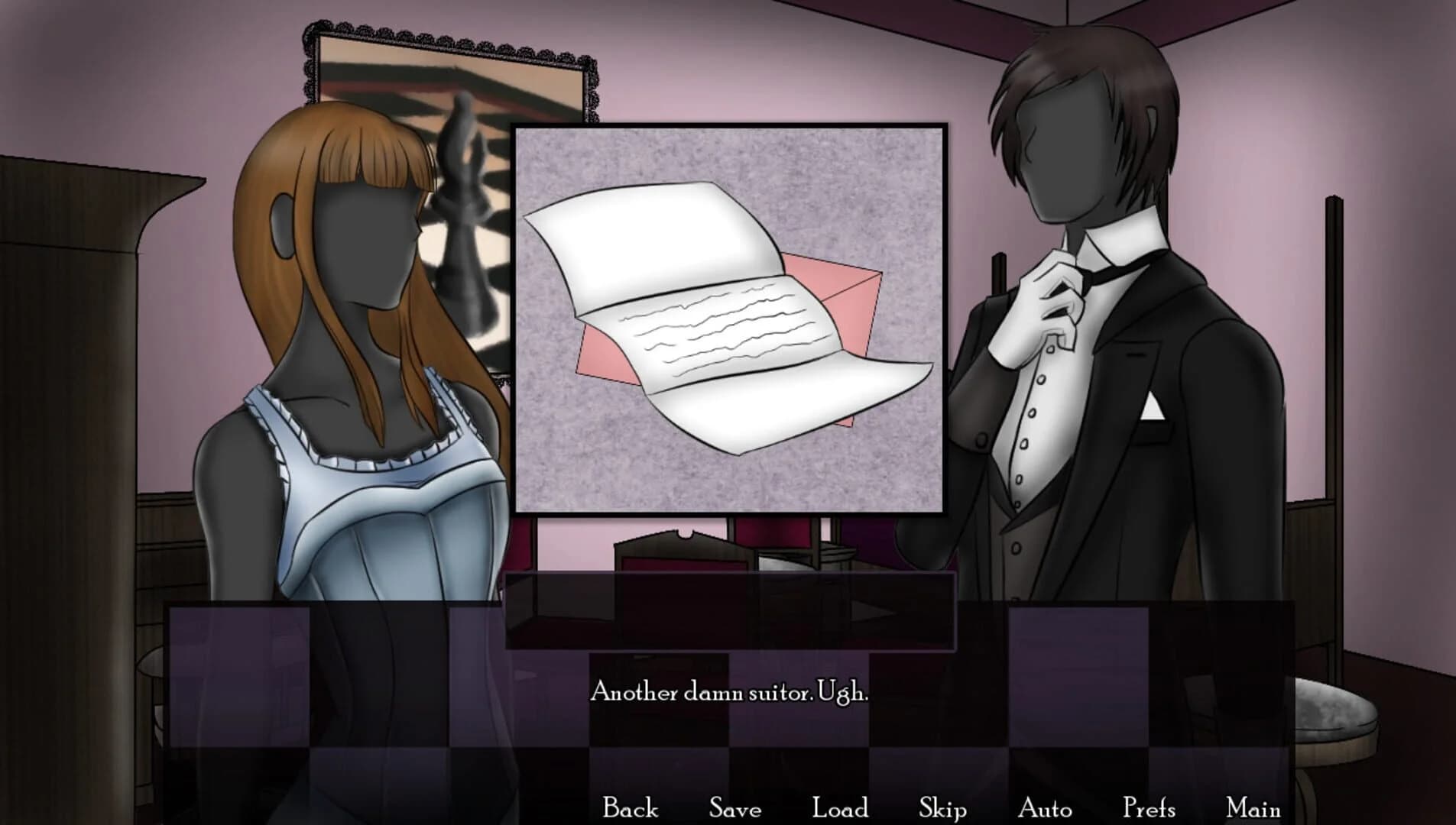Viewport: 1456px width, 825px height.
Task: Click the wooden cabinet on the left
Action: pyautogui.click(x=69, y=382)
